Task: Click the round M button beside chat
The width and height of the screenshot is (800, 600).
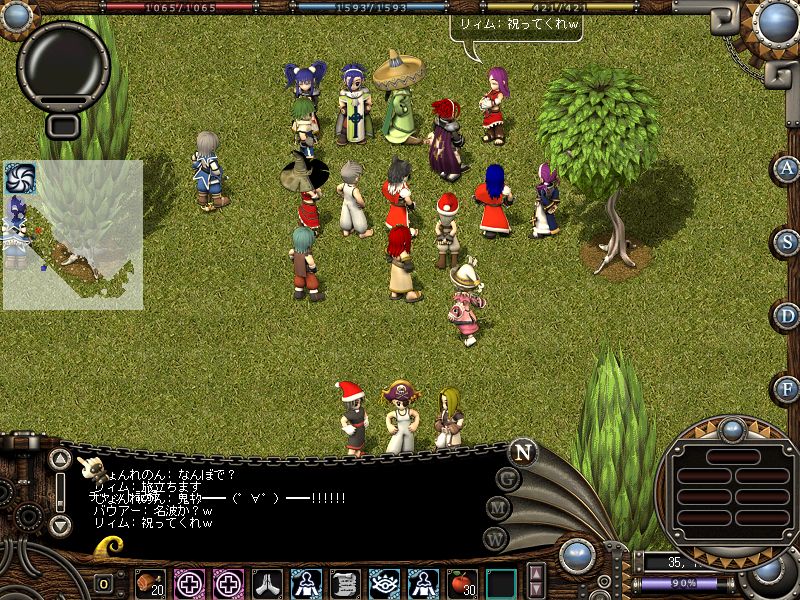Action: pyautogui.click(x=498, y=508)
